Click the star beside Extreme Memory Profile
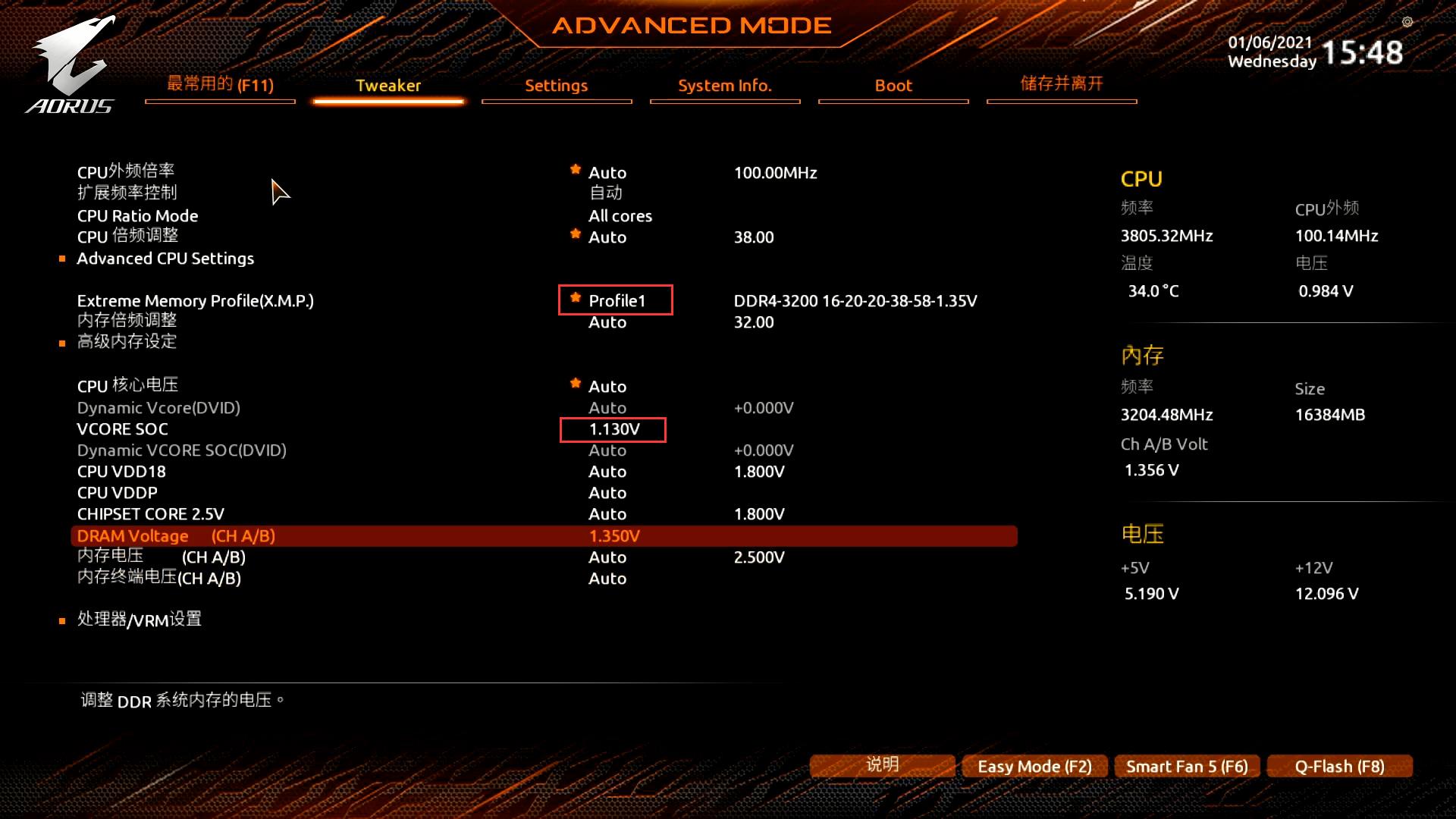The image size is (1456, 819). point(575,297)
